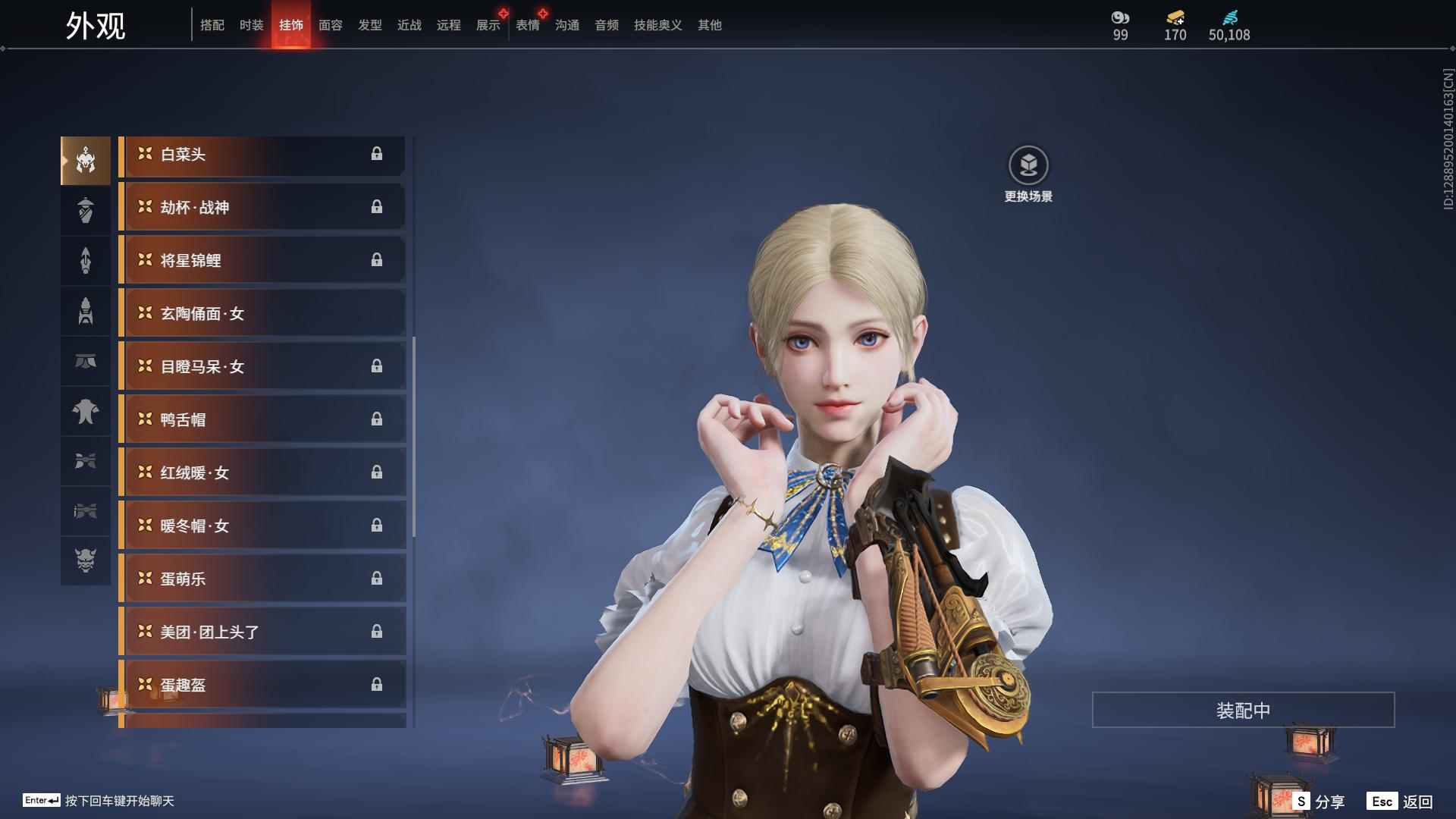Select the oni mask category icon
Viewport: 1456px width, 819px height.
[x=86, y=560]
